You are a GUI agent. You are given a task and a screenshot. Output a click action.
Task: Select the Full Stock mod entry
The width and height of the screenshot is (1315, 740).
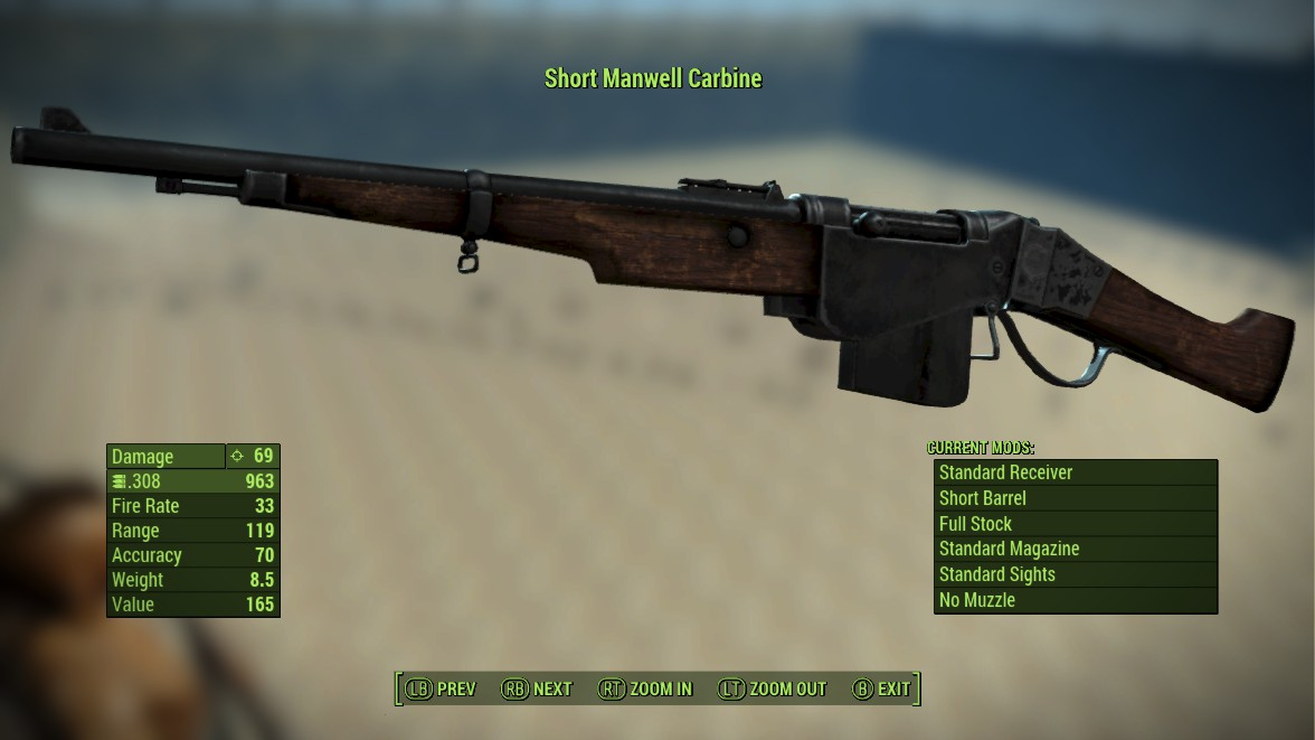pos(1075,523)
